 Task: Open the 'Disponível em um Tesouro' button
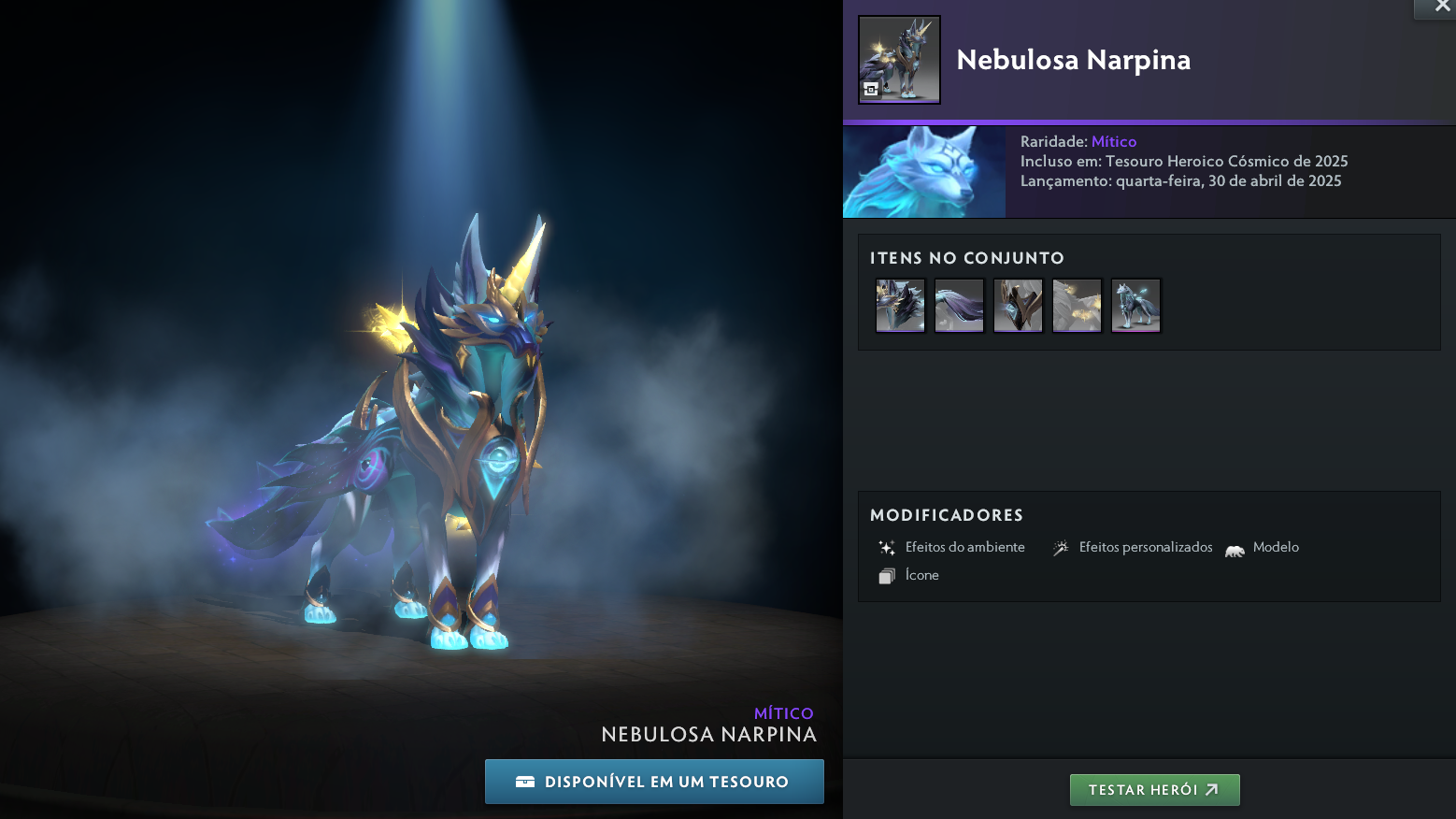654,782
